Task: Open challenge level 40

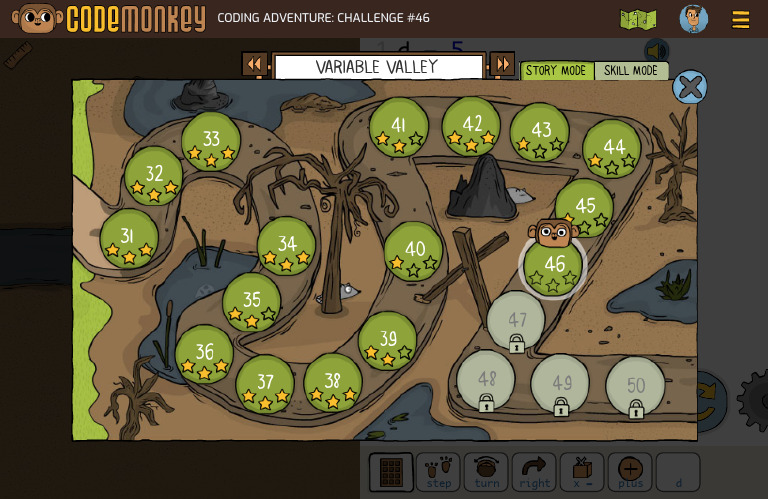Action: [414, 251]
